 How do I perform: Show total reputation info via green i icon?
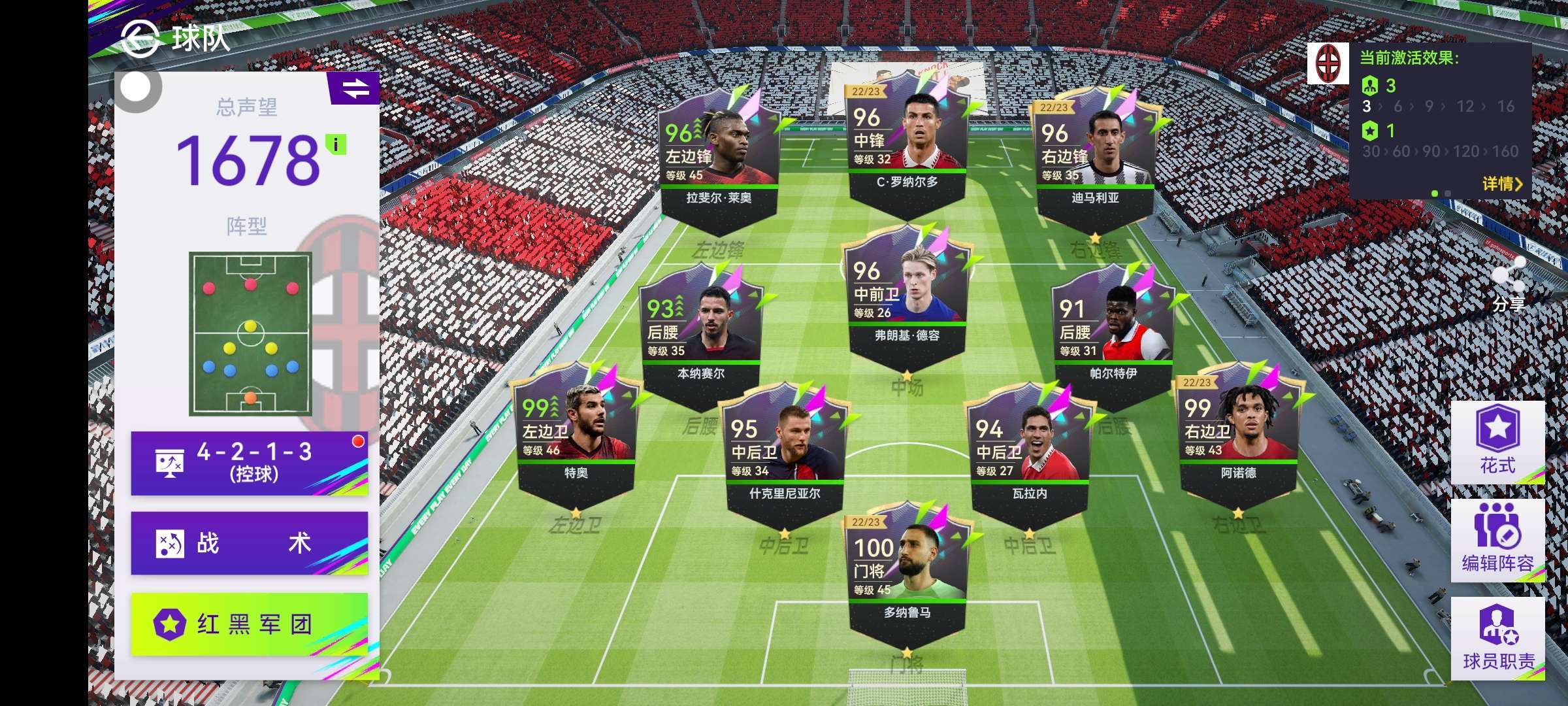coord(336,144)
